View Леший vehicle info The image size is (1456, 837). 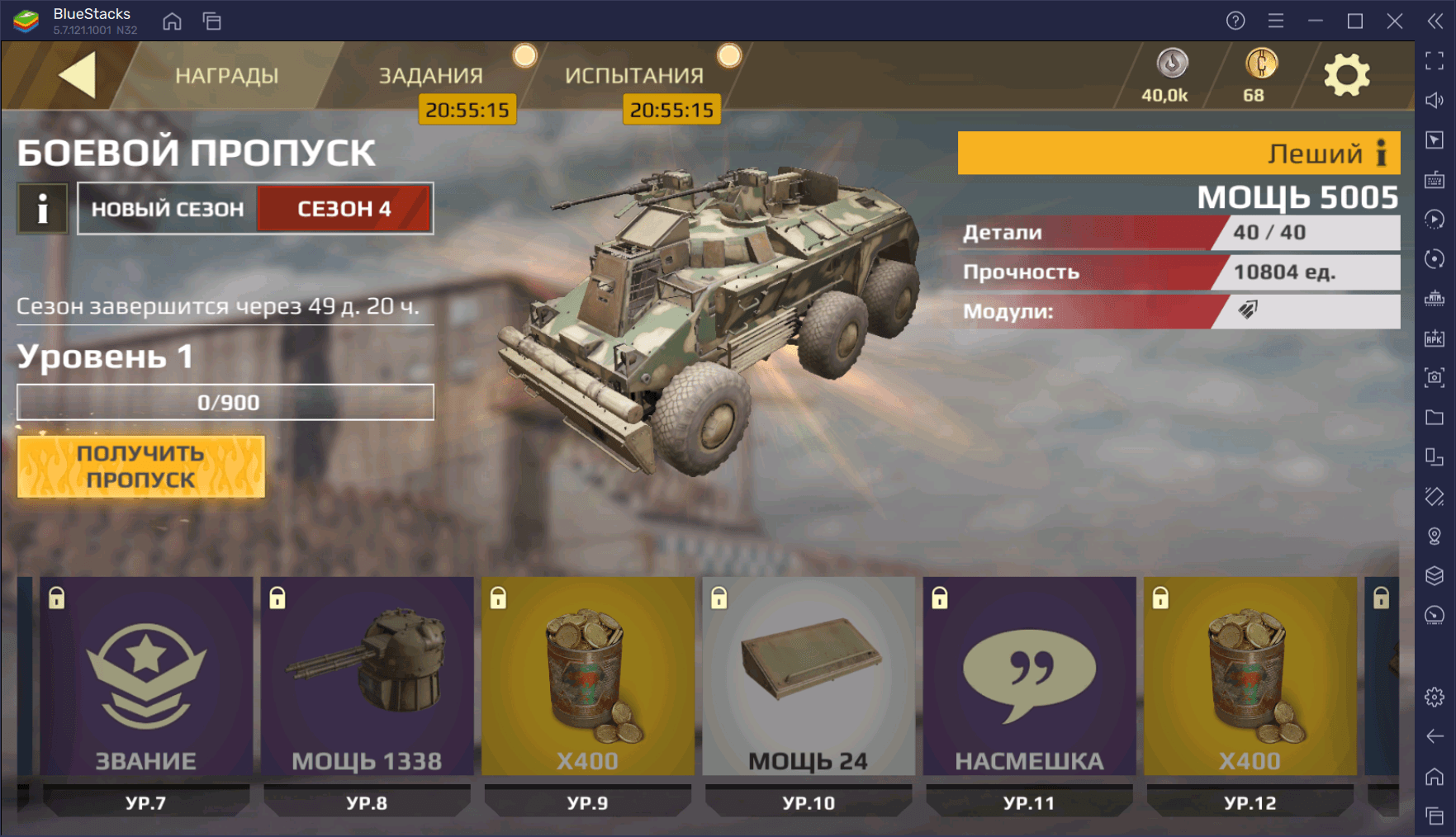coord(1381,153)
